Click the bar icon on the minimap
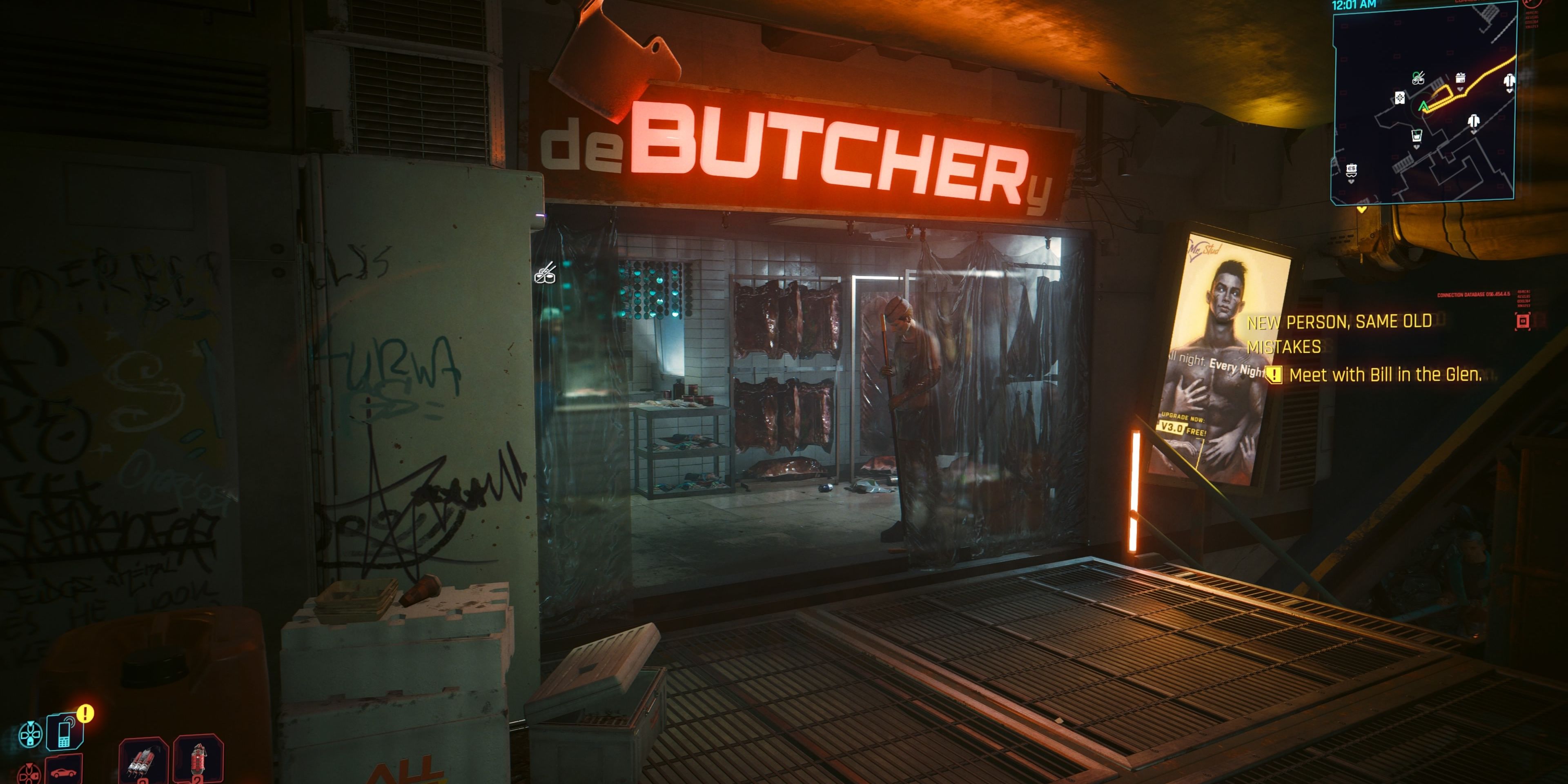The height and width of the screenshot is (784, 1568). tap(1417, 136)
